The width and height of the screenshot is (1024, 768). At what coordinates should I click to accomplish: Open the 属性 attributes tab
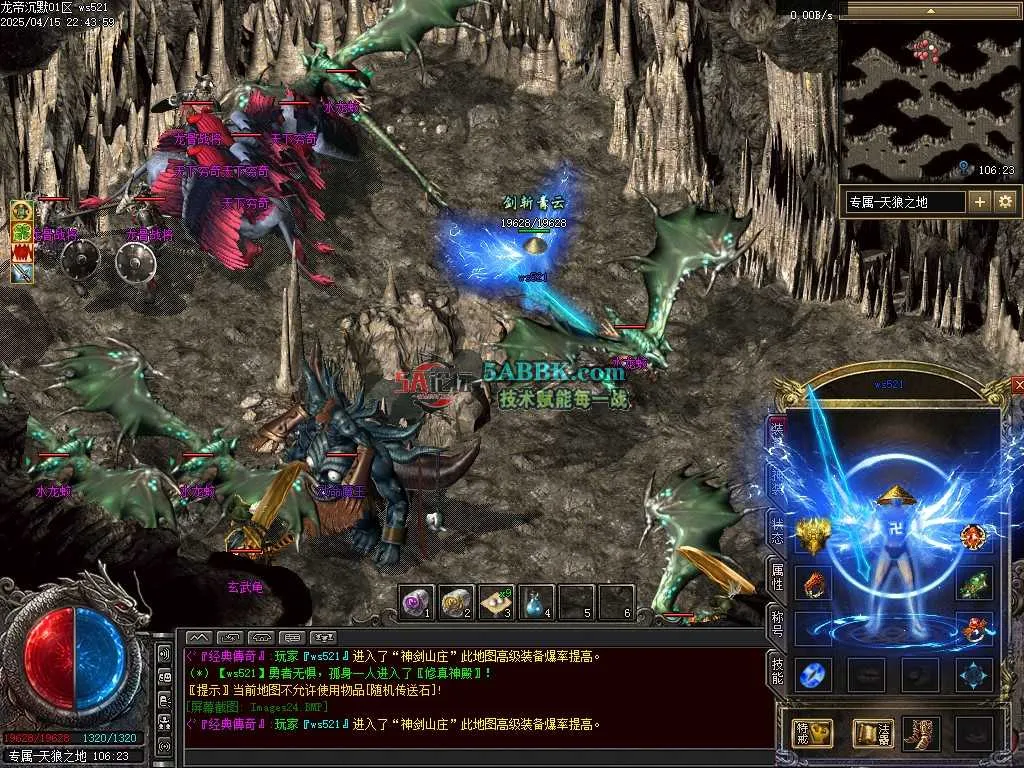click(x=777, y=575)
